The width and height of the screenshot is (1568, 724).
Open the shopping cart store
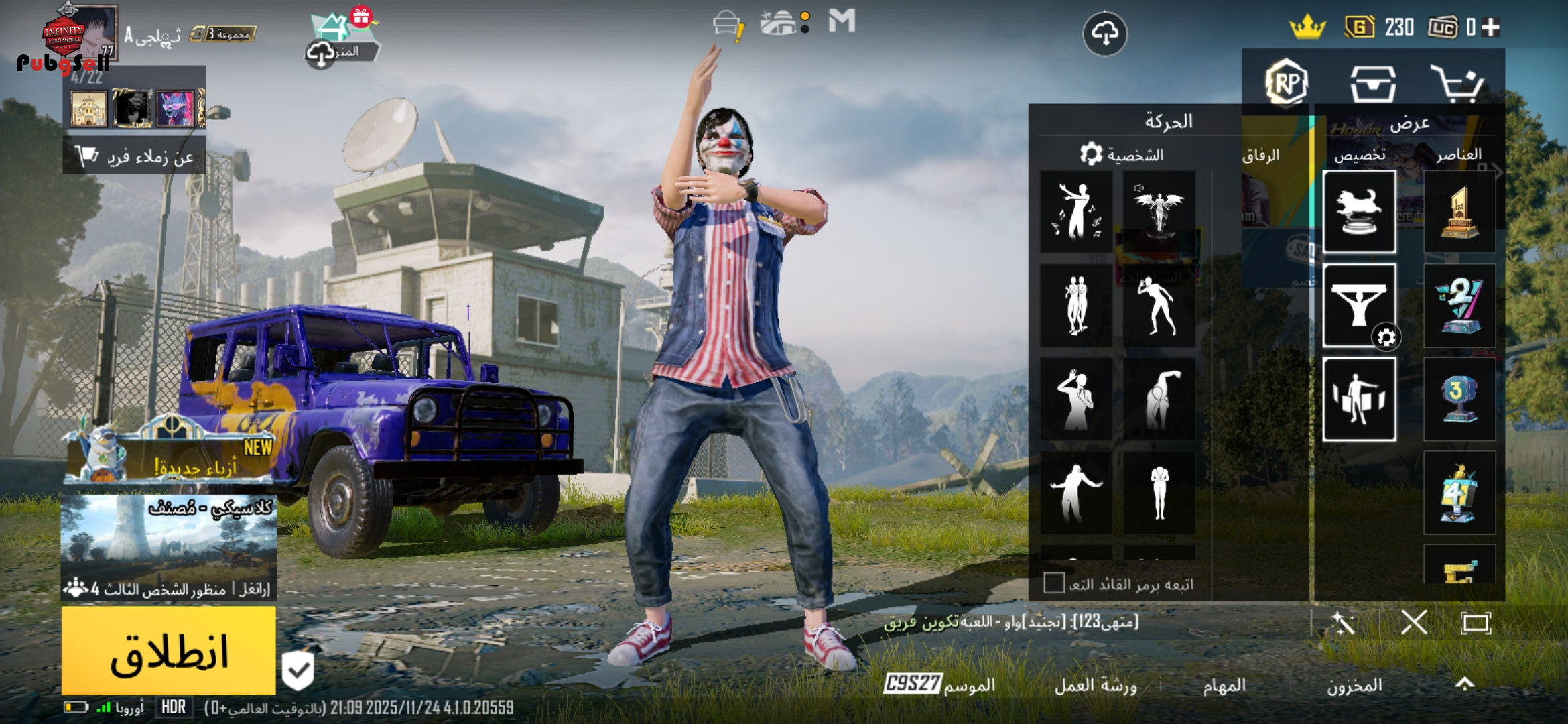pos(1455,84)
